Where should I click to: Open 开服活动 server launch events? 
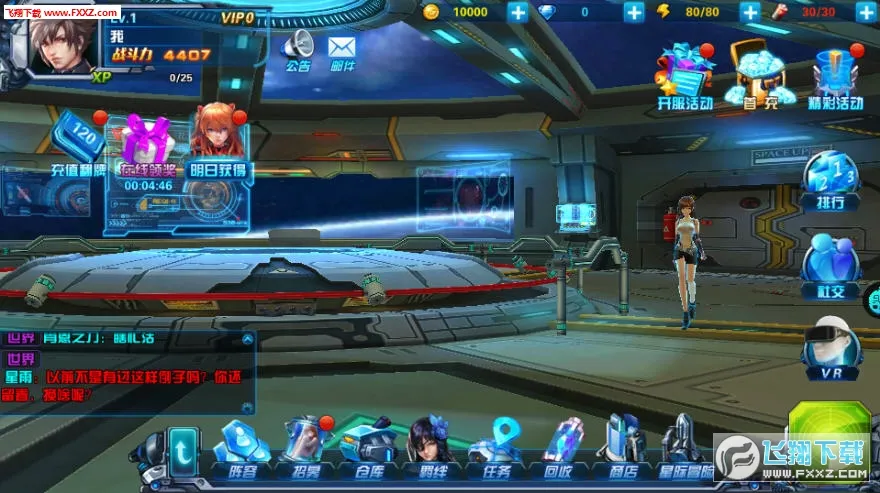685,73
